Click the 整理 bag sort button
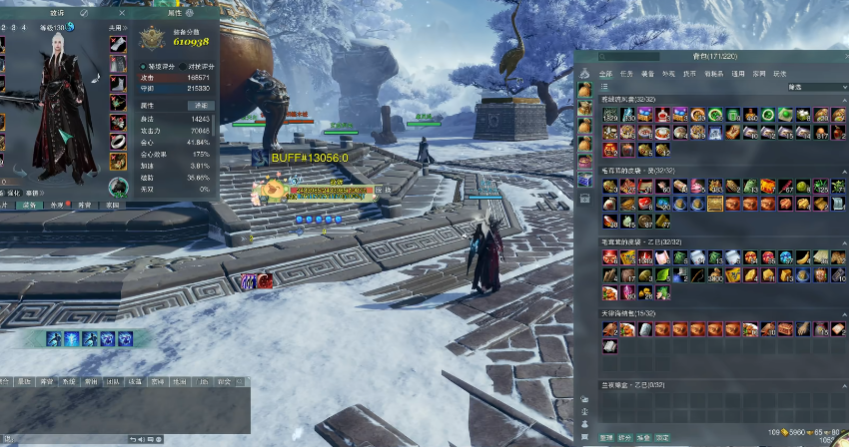The width and height of the screenshot is (849, 447). pos(606,438)
